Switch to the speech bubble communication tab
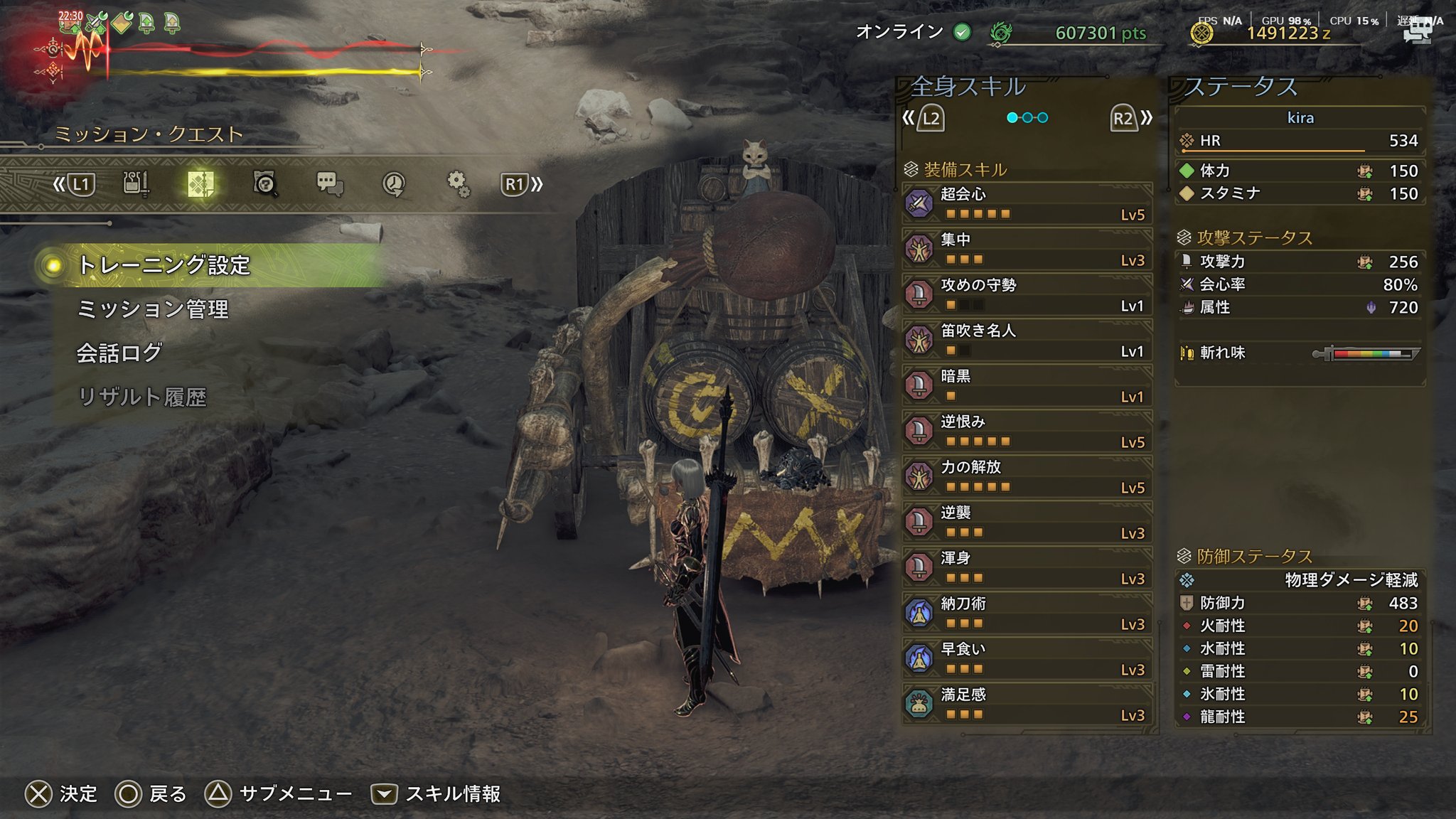 coord(329,184)
